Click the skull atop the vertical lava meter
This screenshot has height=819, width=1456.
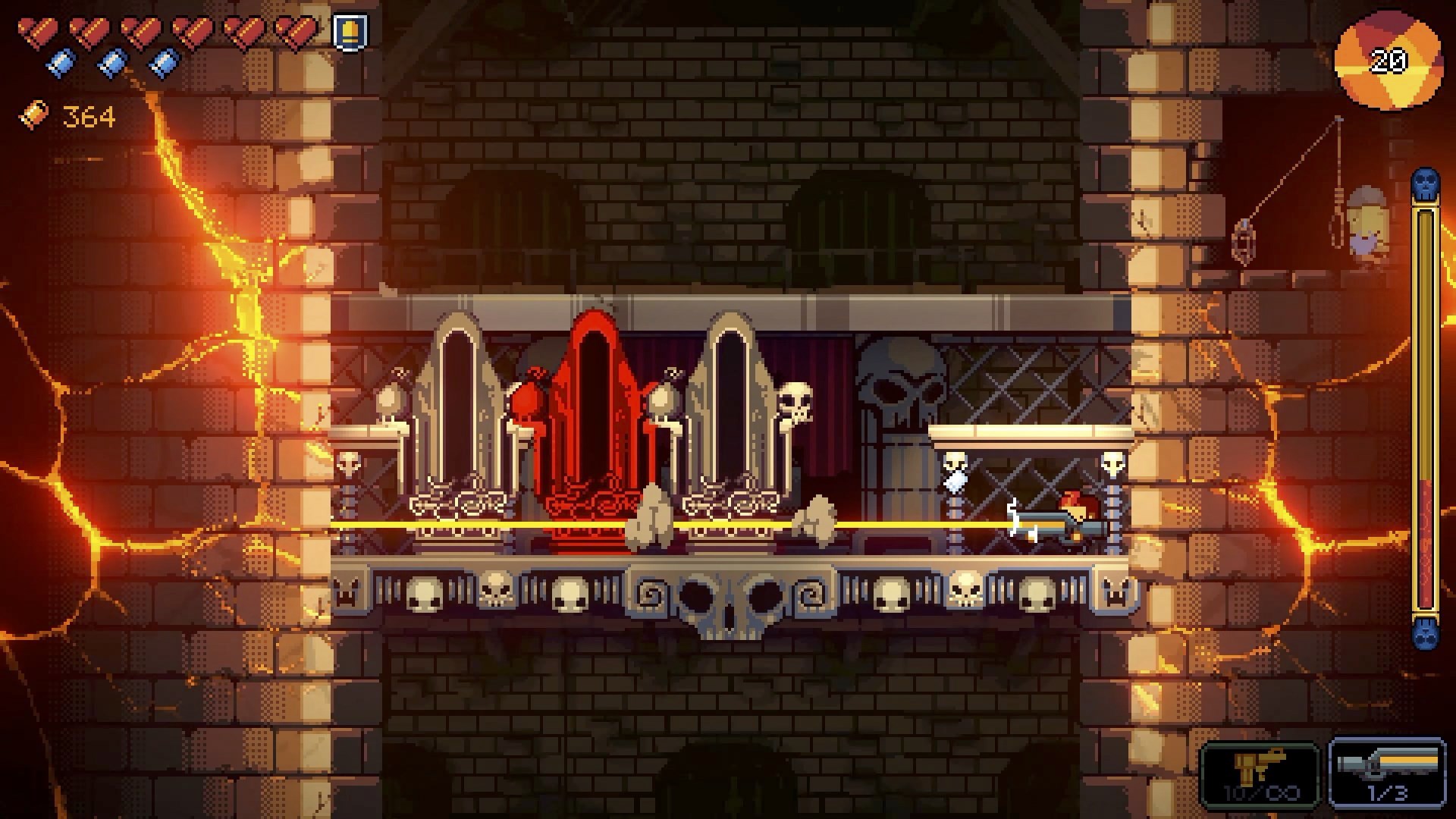tap(1424, 182)
